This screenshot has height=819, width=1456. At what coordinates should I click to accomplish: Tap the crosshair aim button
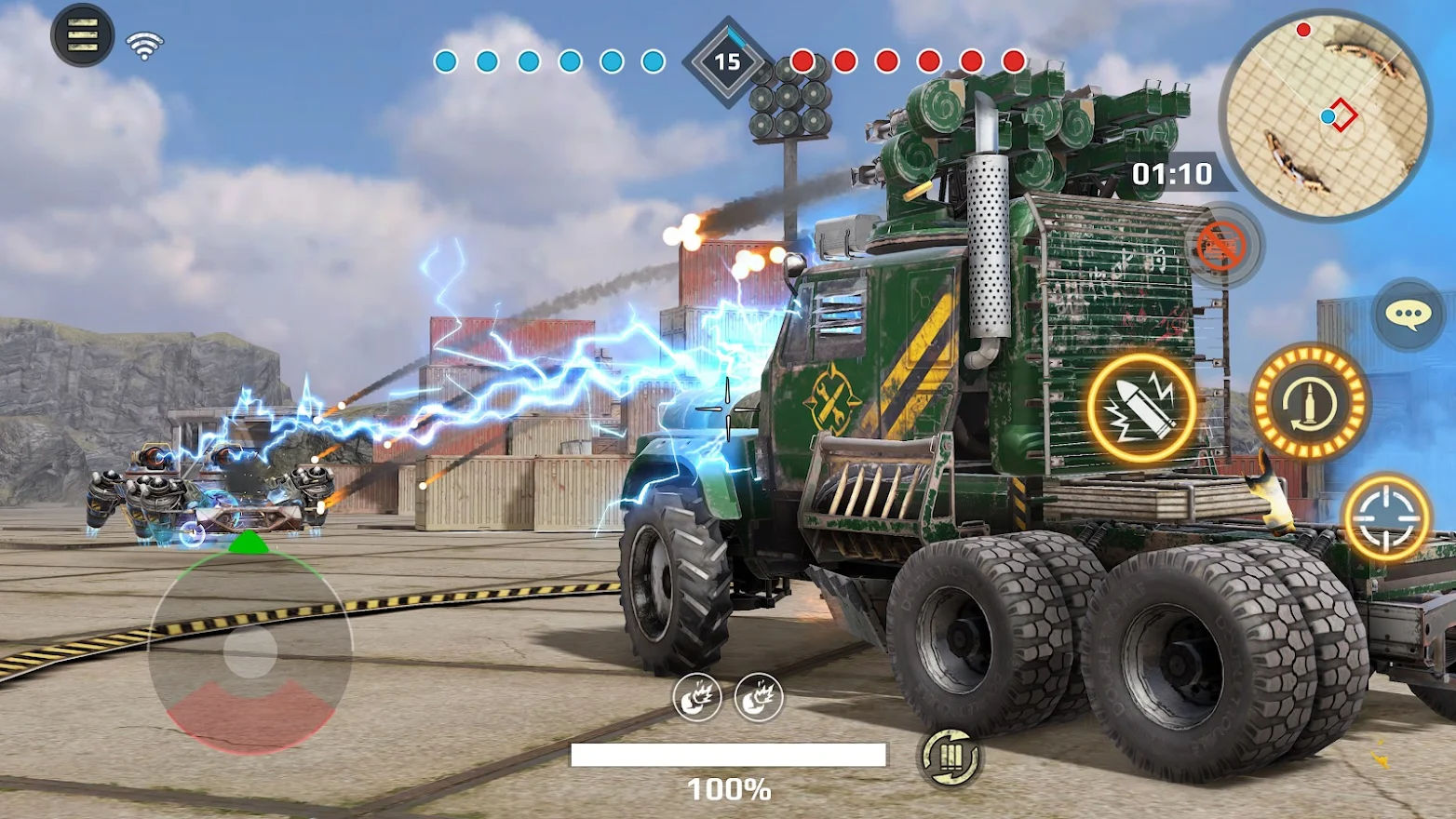[x=1387, y=517]
